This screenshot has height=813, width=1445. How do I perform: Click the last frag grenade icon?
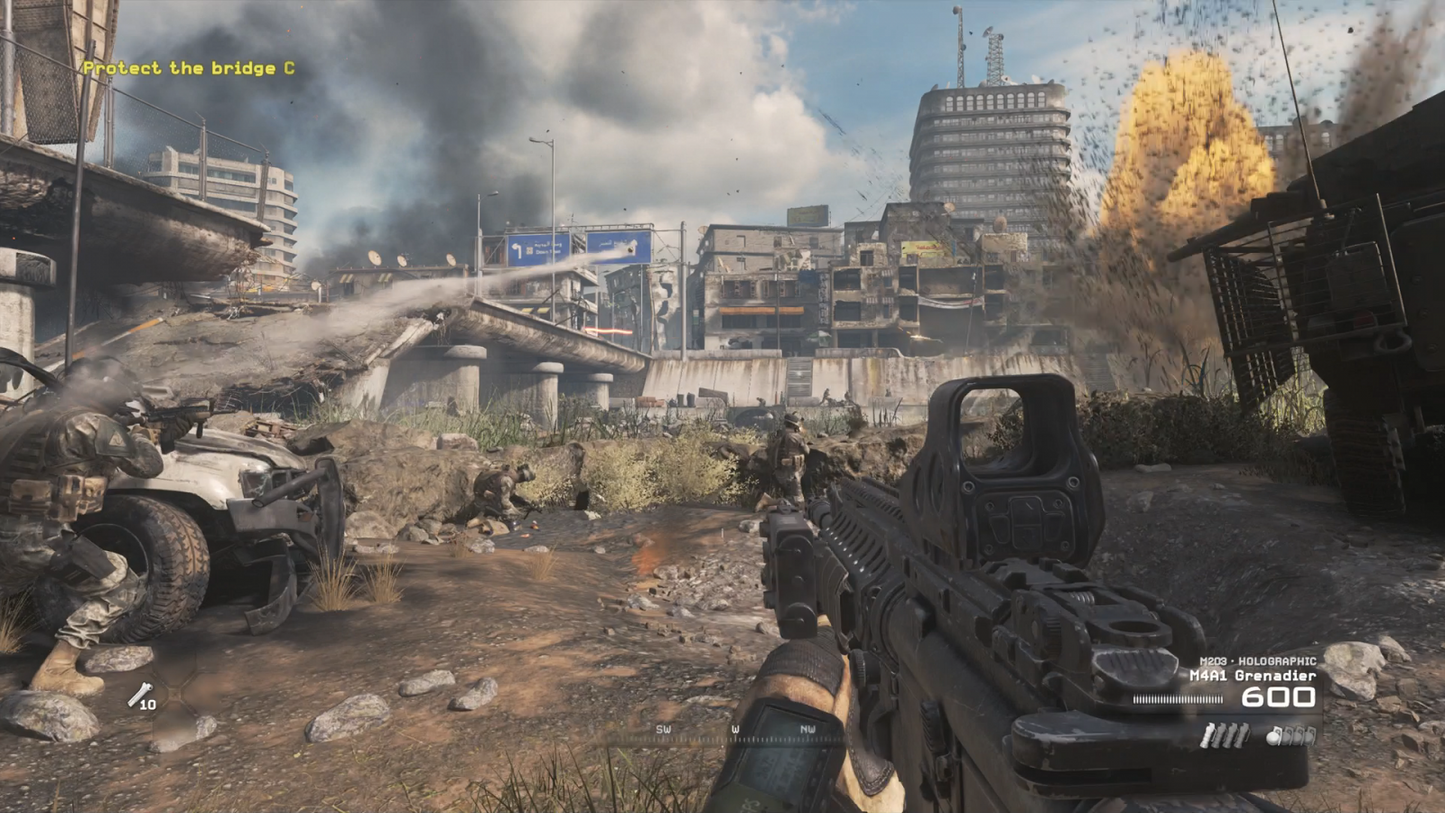(1310, 736)
